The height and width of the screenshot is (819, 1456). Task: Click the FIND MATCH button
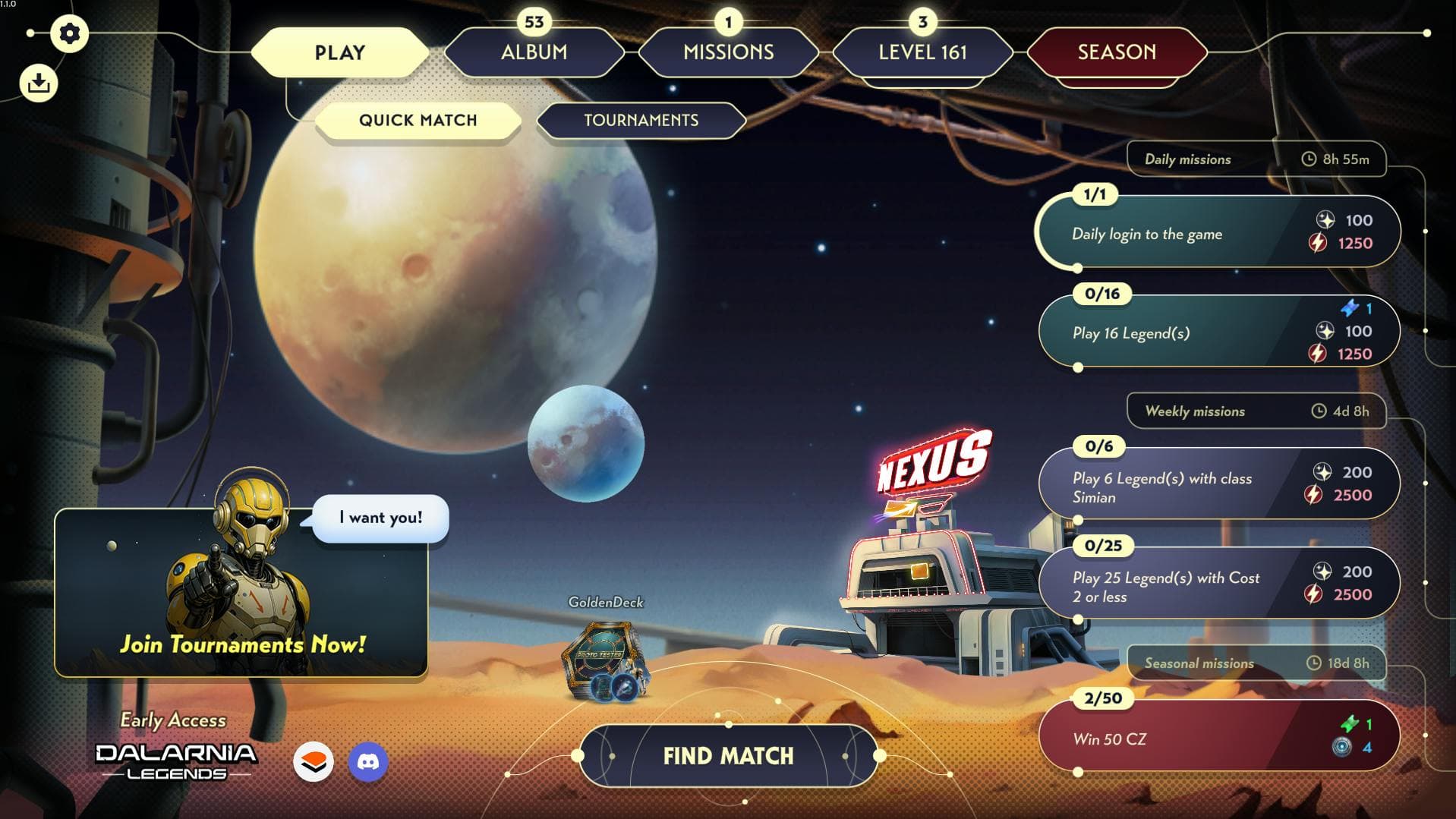point(726,756)
